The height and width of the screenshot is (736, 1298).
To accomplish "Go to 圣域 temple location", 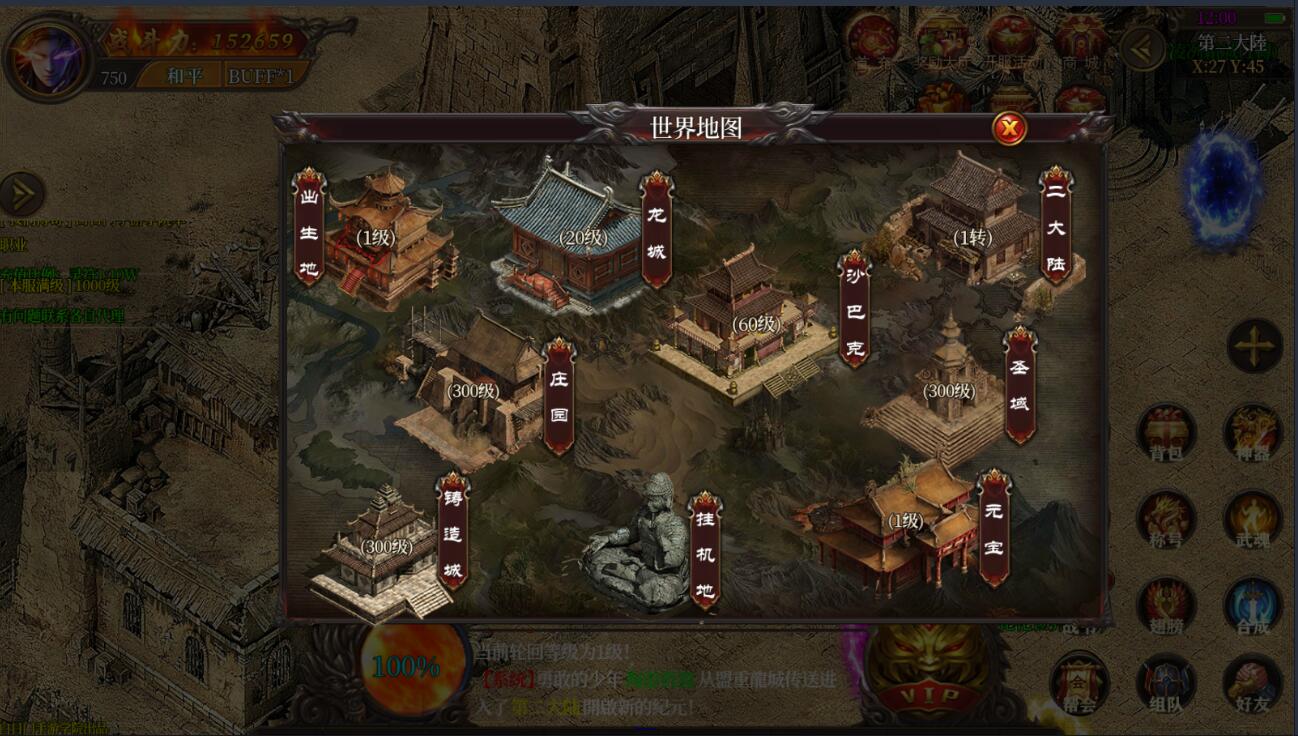I will [946, 392].
